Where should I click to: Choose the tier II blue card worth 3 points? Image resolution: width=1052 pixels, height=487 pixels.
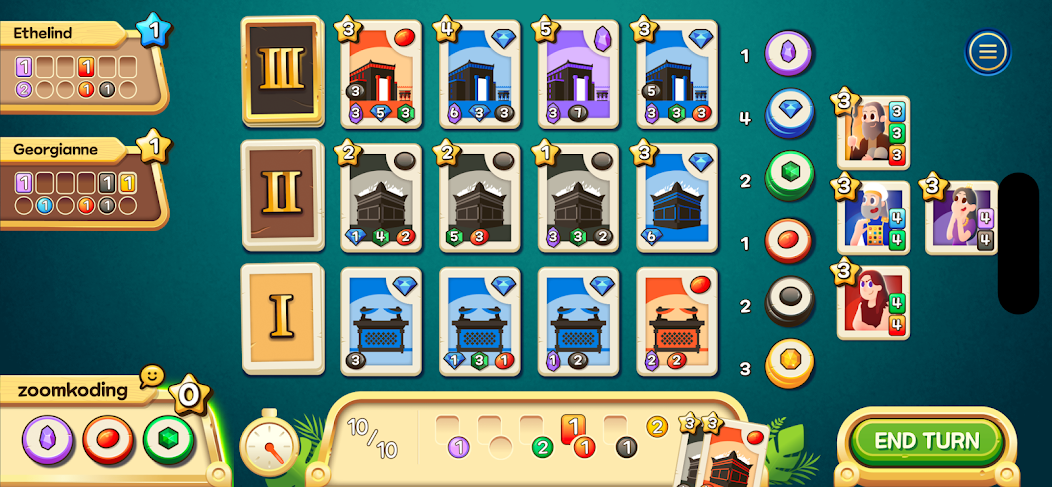coord(678,197)
